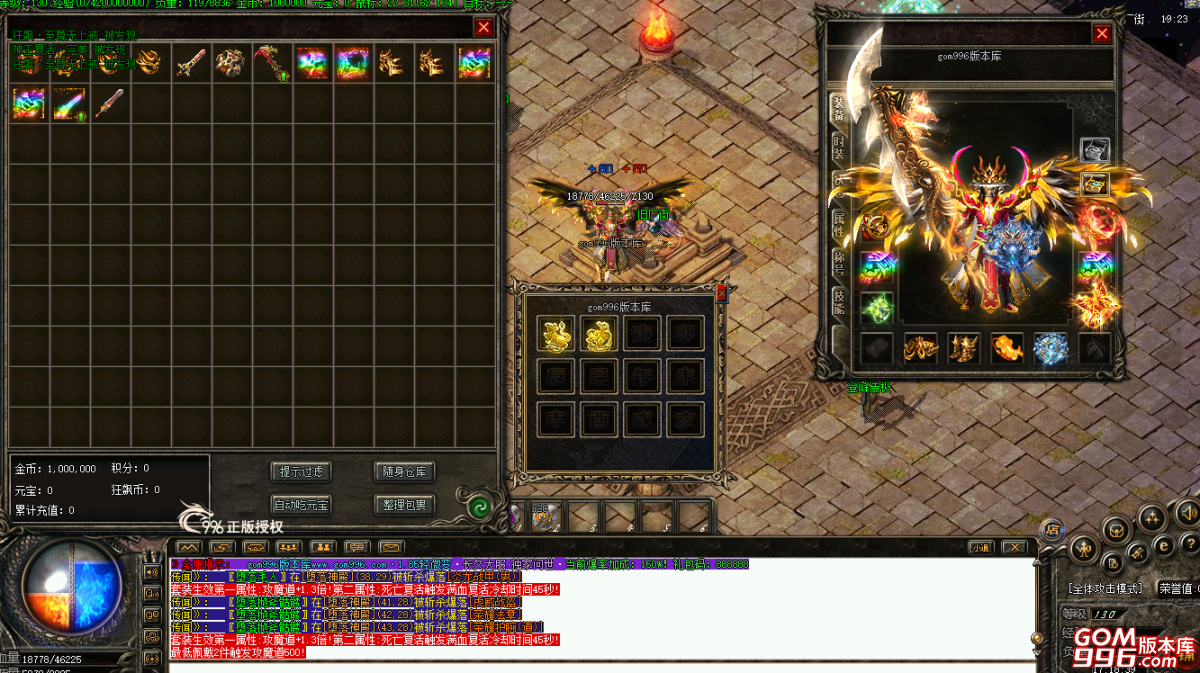This screenshot has width=1200, height=673.
Task: Open the 店 shop button
Action: (1052, 530)
